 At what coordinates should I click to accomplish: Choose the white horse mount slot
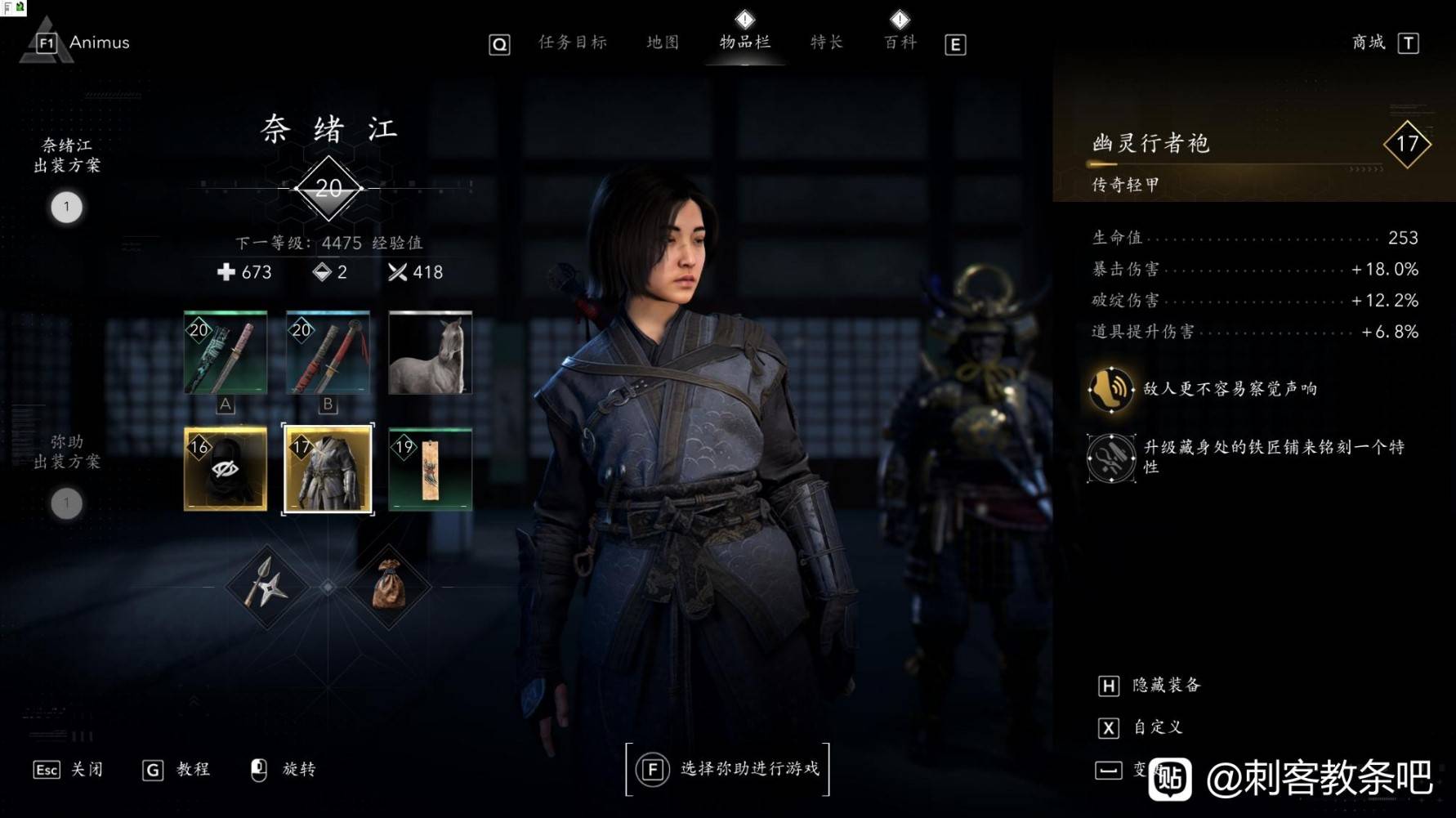(x=430, y=352)
